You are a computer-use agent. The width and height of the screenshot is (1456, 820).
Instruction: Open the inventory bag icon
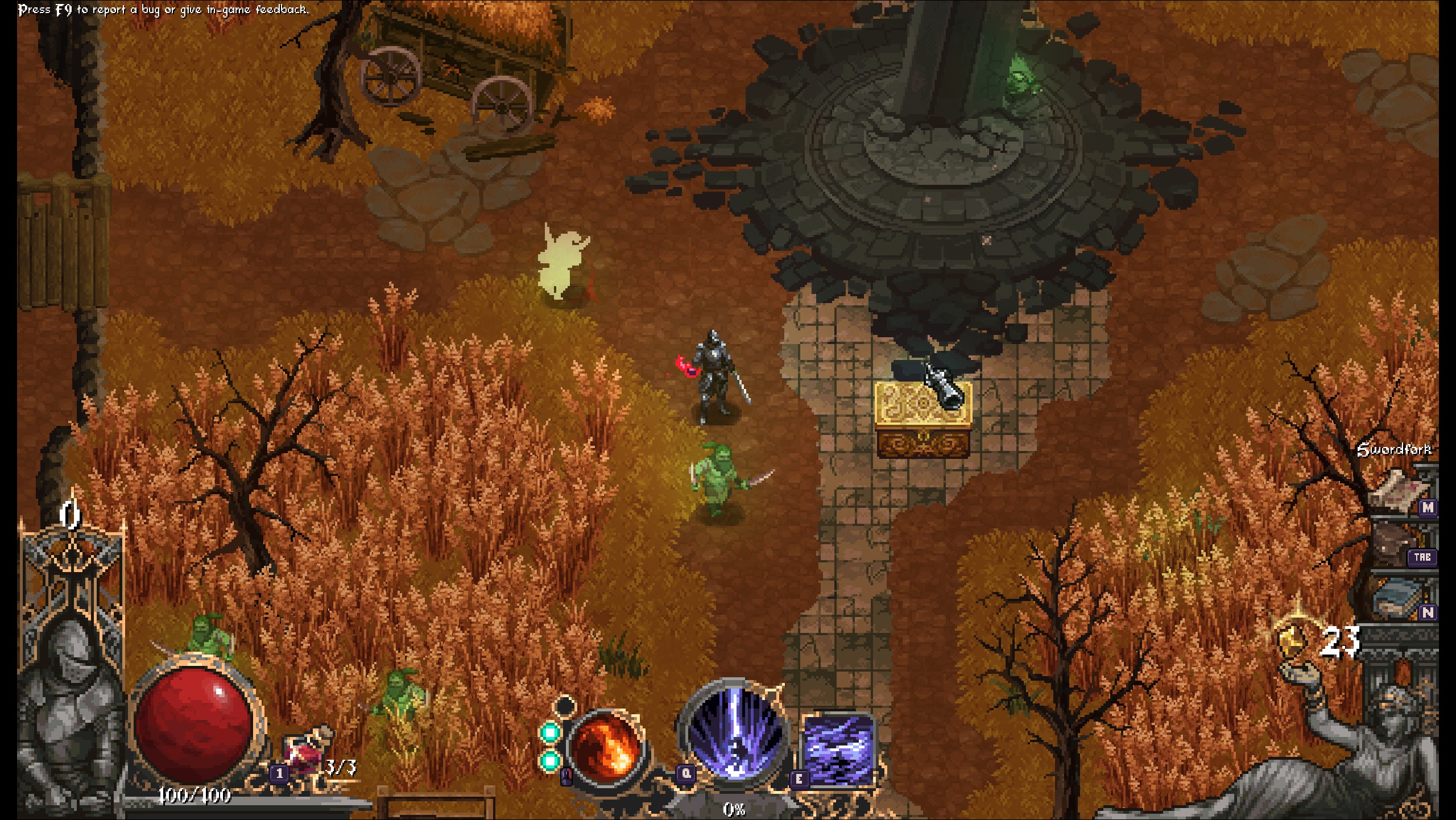tap(1395, 544)
